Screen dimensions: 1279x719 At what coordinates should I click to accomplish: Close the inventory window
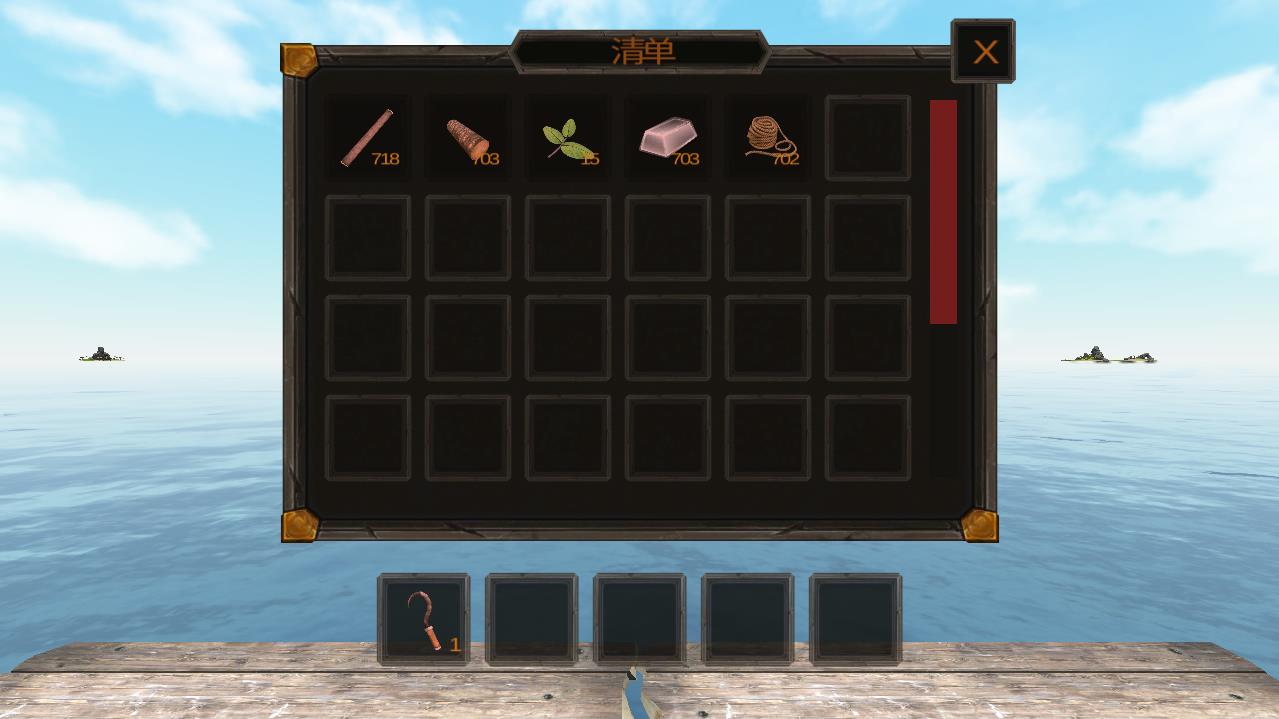coord(984,52)
